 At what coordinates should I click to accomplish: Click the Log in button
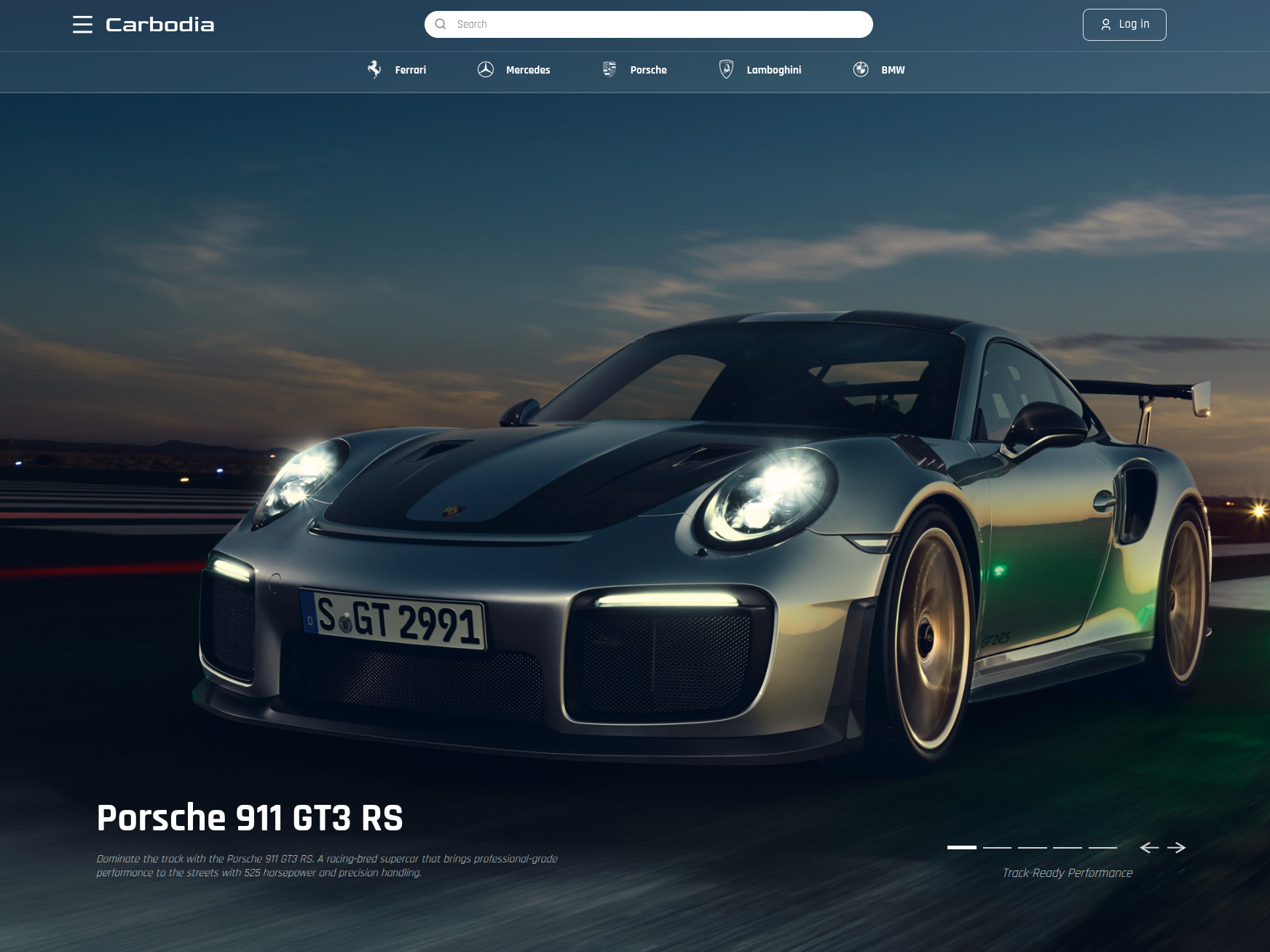coord(1124,25)
